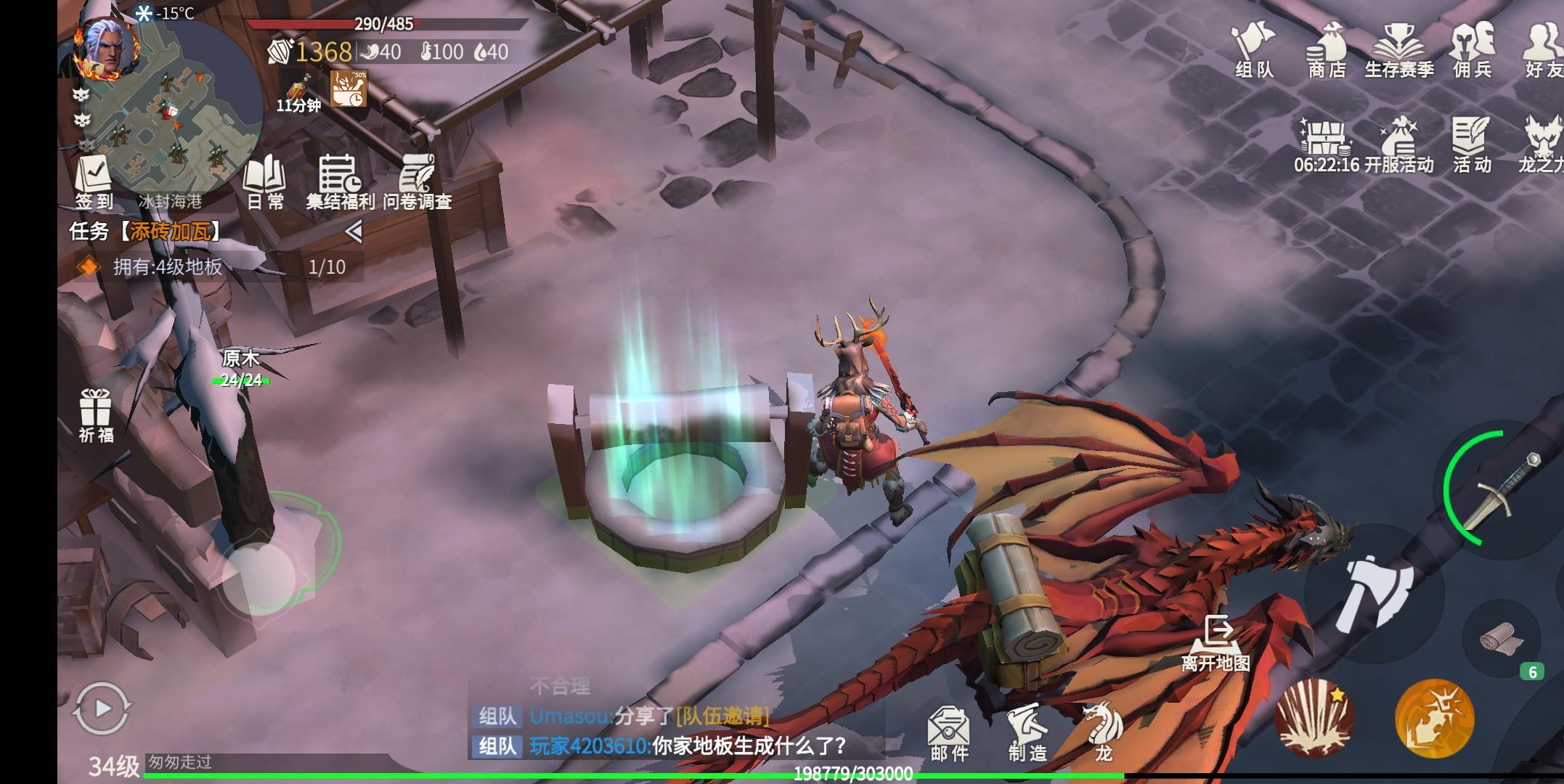
Task: Tap the 离开地图 leave map button
Action: point(1216,642)
